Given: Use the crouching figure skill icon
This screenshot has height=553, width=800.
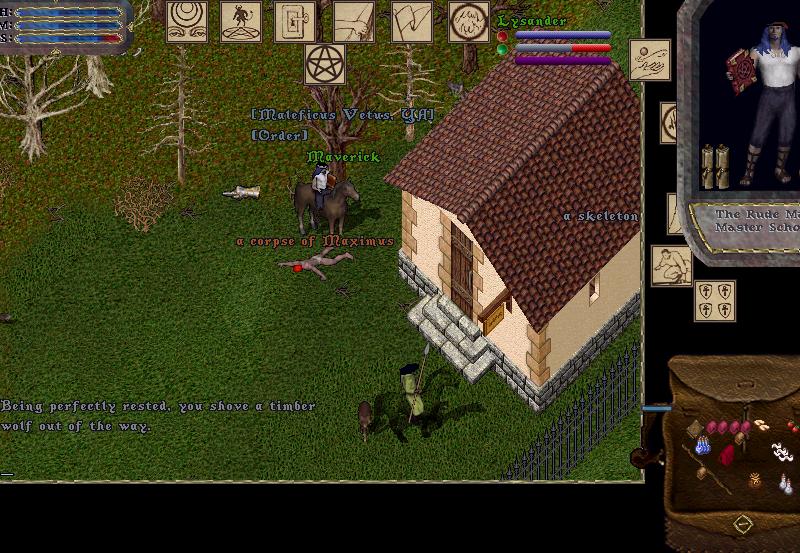Looking at the screenshot, I should (671, 265).
